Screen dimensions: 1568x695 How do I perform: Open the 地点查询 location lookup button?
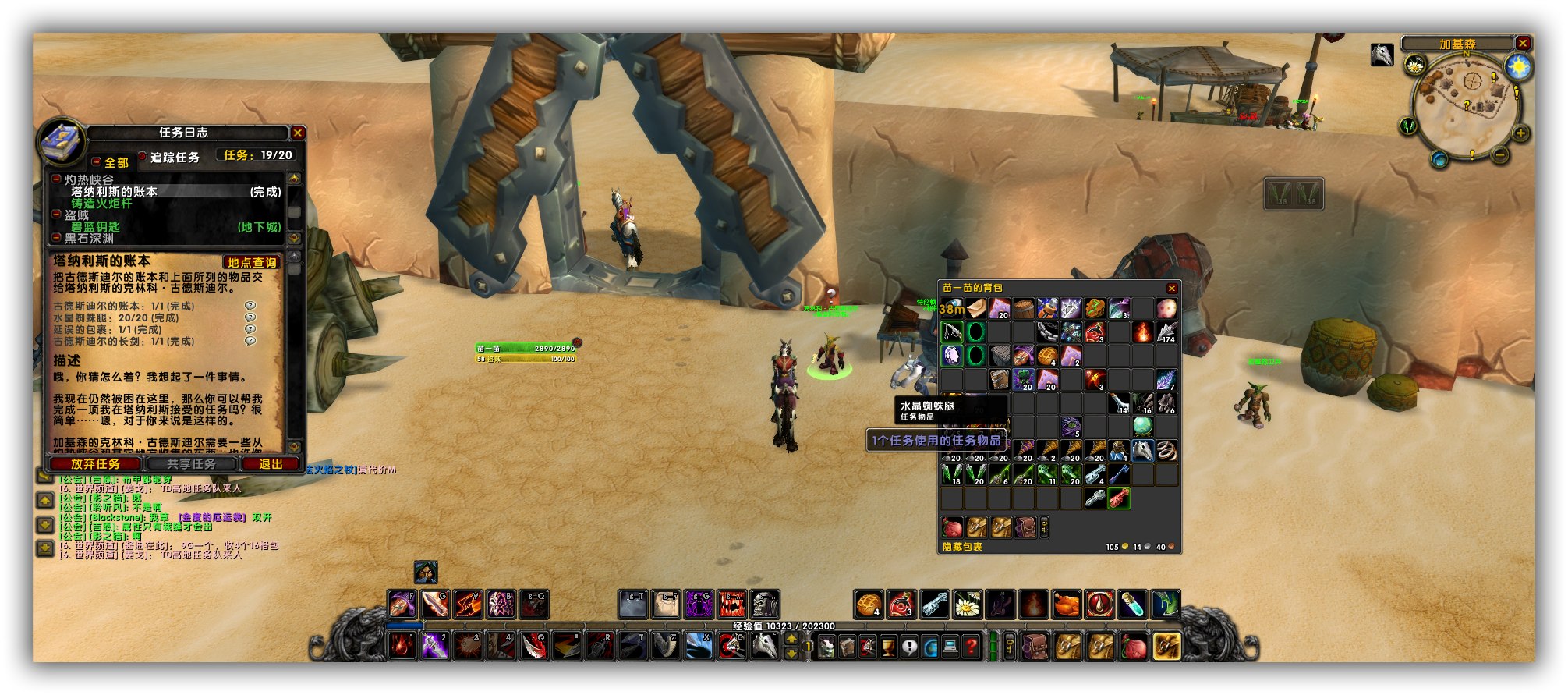click(252, 263)
